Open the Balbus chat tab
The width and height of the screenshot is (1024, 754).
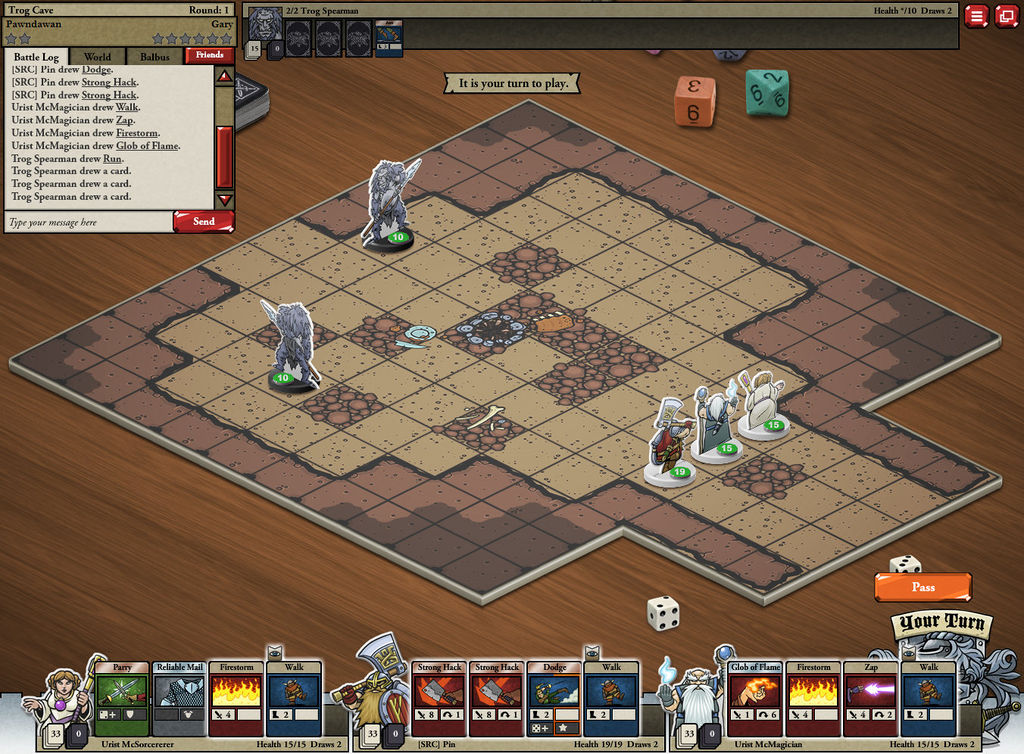click(154, 57)
